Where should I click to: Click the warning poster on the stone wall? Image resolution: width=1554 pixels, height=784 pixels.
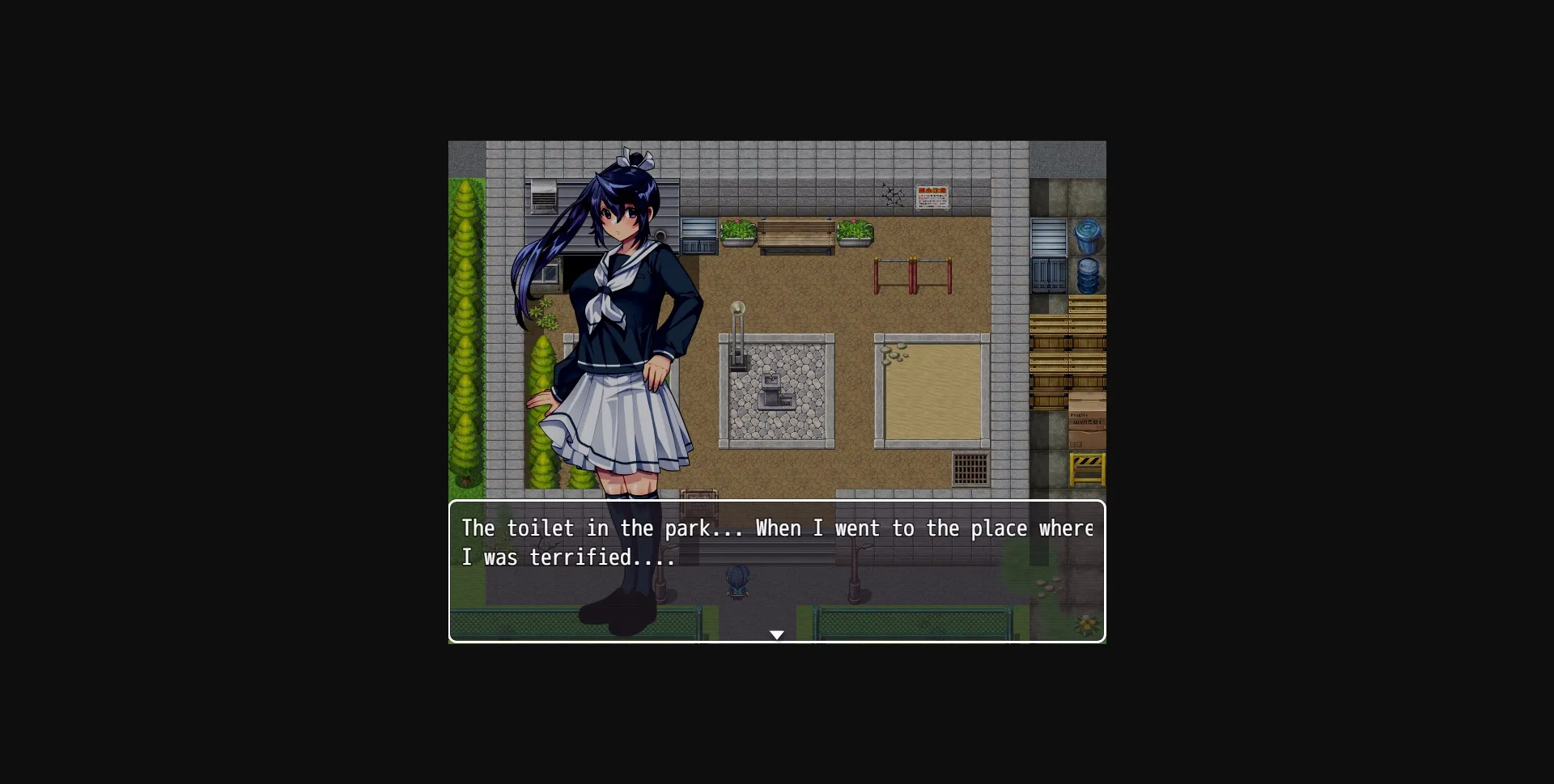(931, 196)
